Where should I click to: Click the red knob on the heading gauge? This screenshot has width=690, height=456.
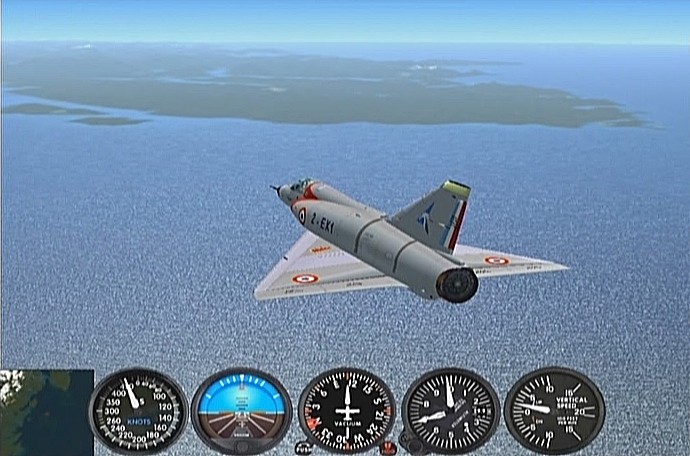(x=388, y=446)
